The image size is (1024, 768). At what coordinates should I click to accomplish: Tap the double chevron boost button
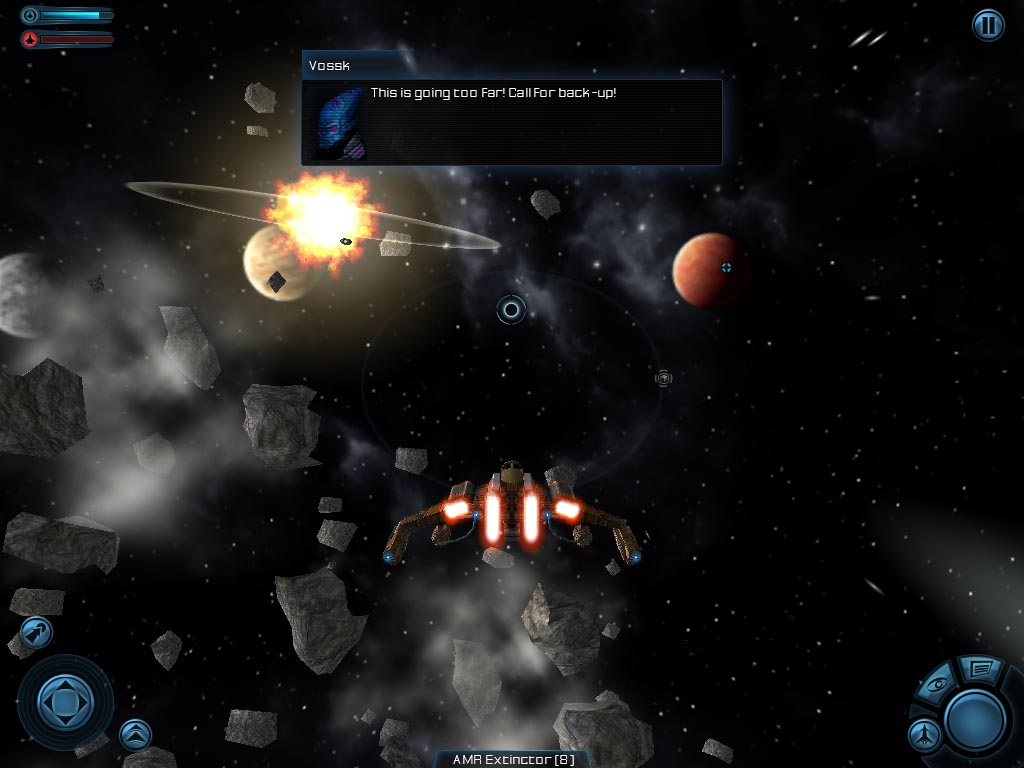(135, 735)
